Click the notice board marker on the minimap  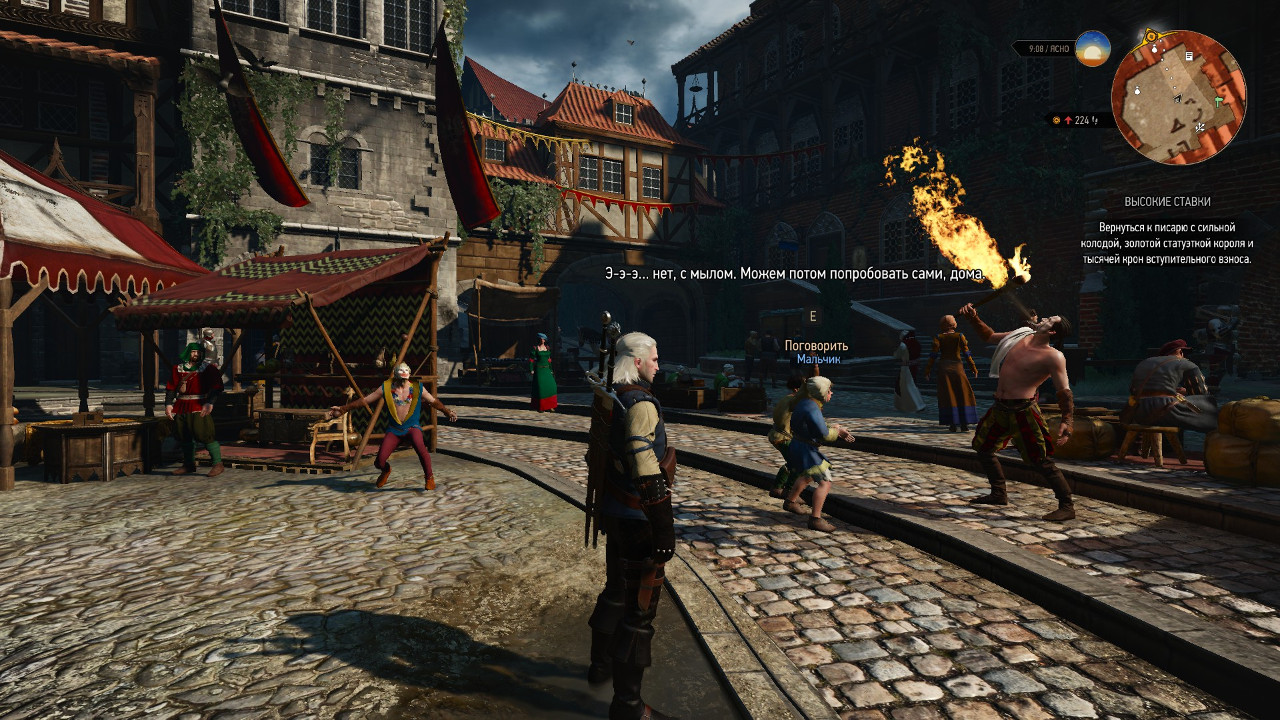tap(1188, 57)
